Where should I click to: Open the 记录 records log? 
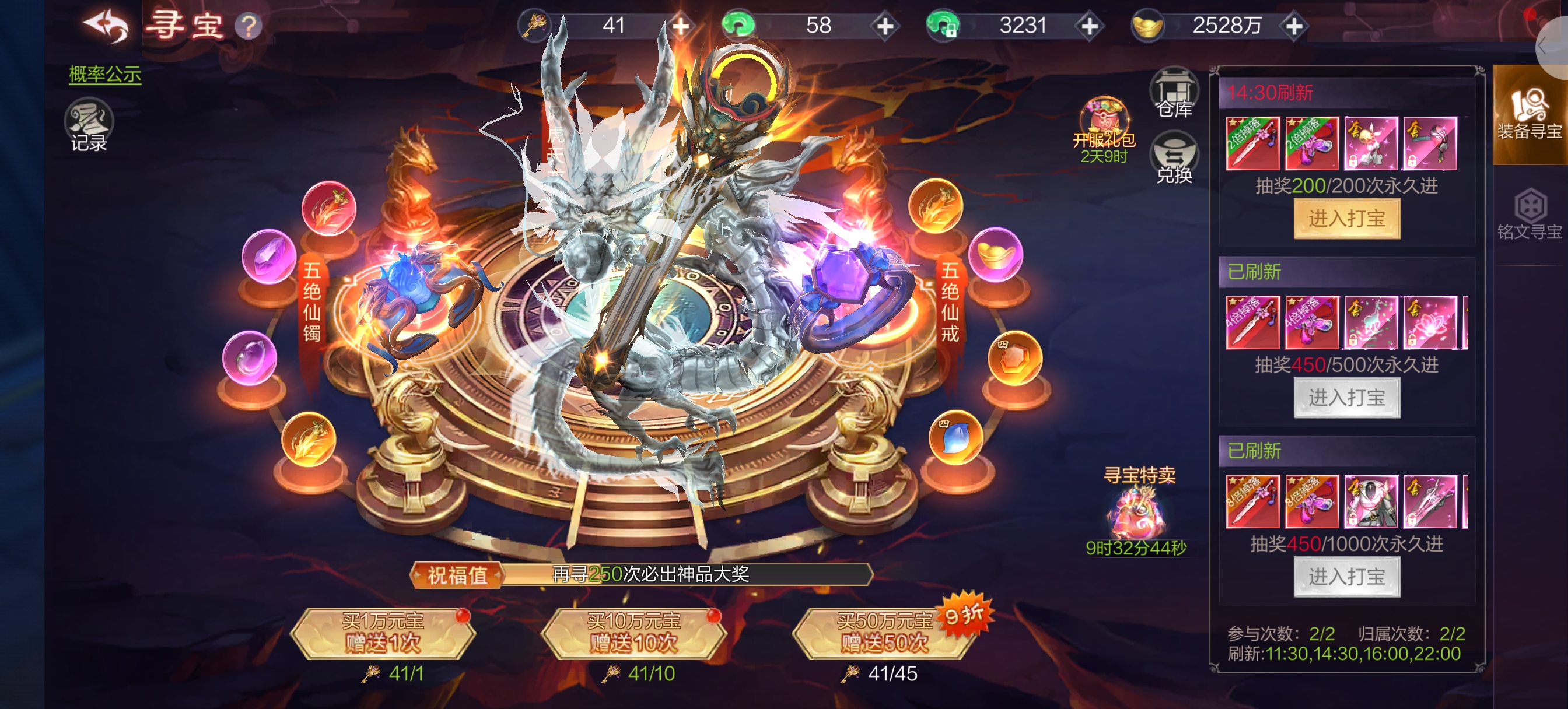pos(89,126)
